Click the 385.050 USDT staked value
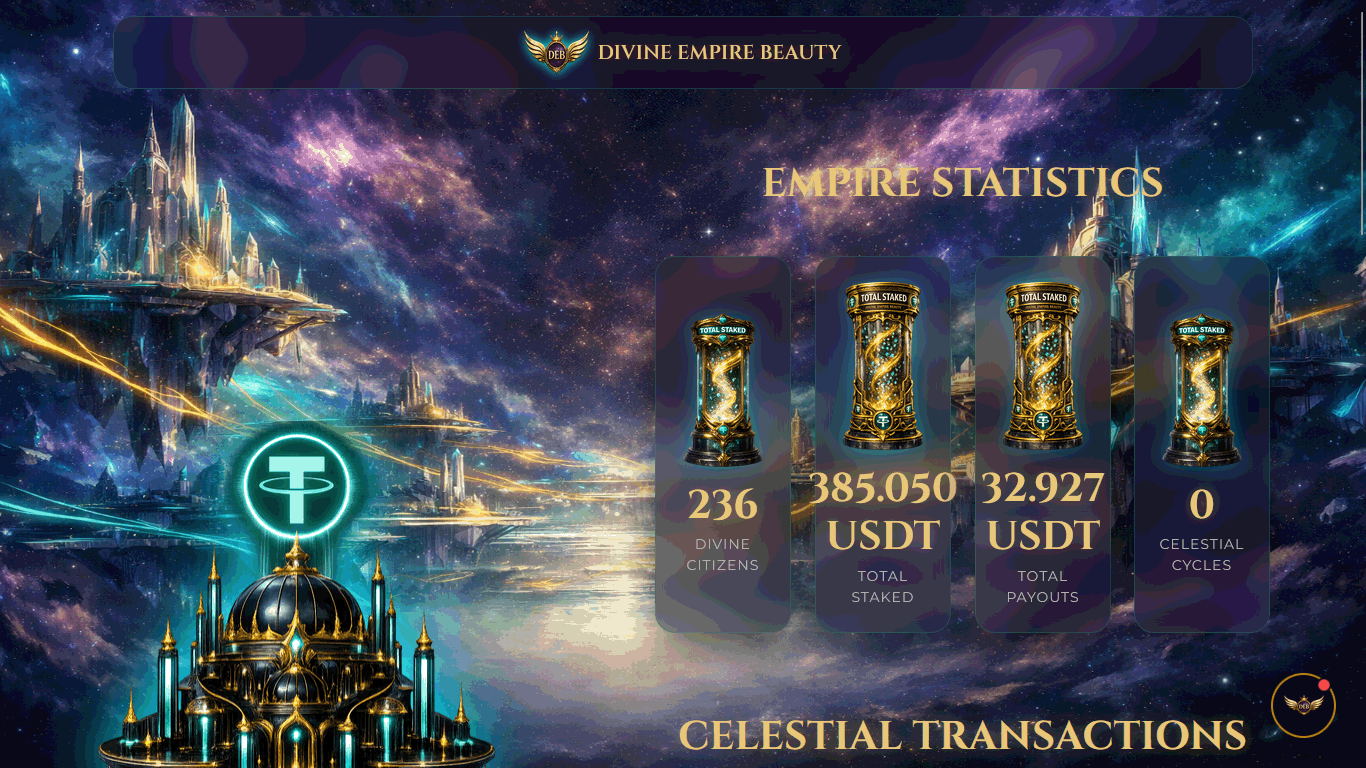This screenshot has height=768, width=1366. (x=882, y=510)
